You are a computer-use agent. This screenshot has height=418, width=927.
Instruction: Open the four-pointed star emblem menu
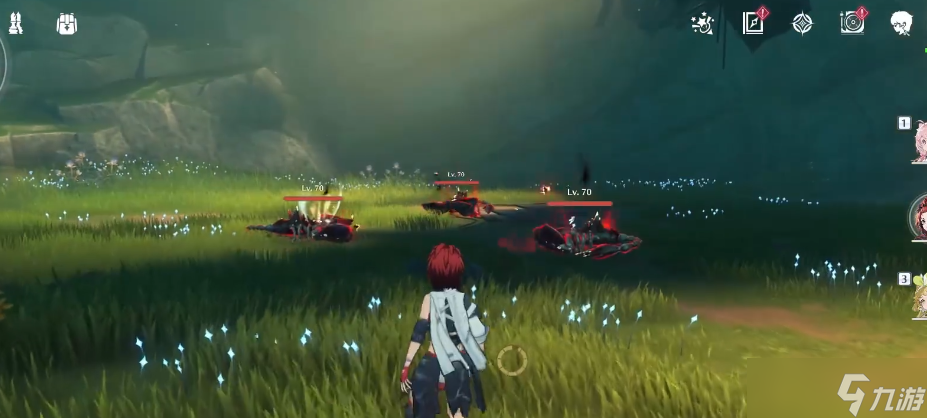point(802,23)
